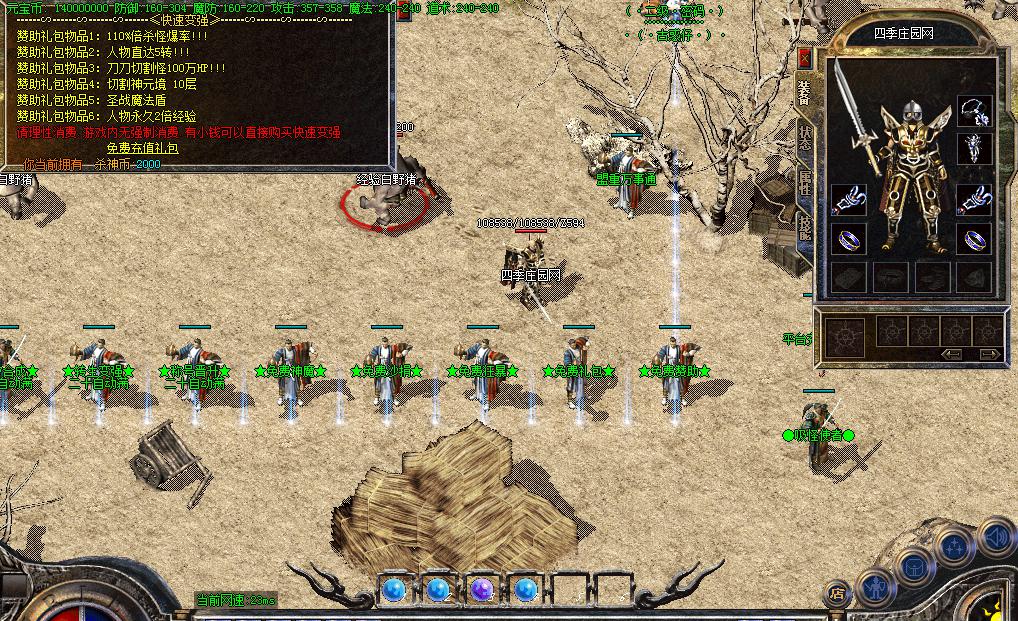Open the skills sparkle round button
Image resolution: width=1018 pixels, height=621 pixels.
tap(955, 546)
